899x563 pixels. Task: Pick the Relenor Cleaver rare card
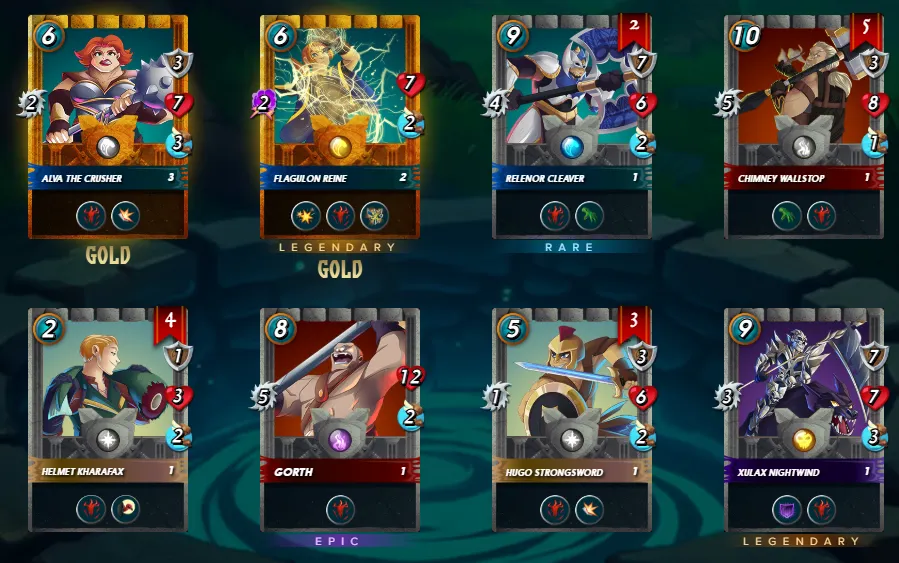tap(572, 125)
